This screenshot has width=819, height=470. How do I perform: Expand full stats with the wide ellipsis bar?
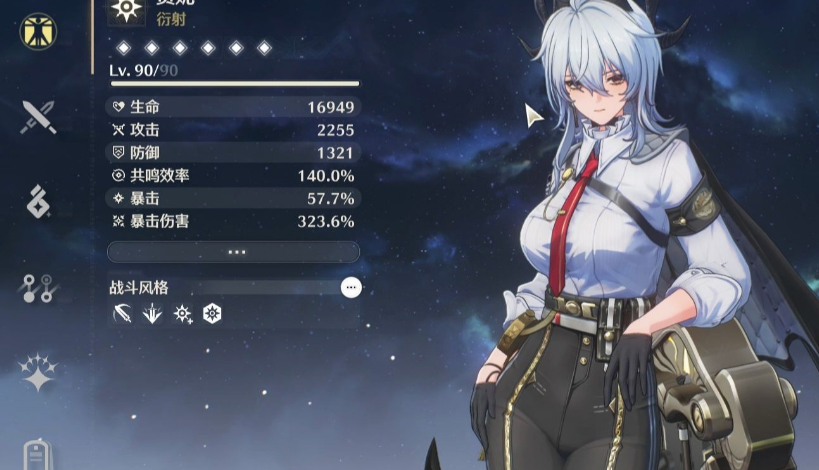coord(233,252)
